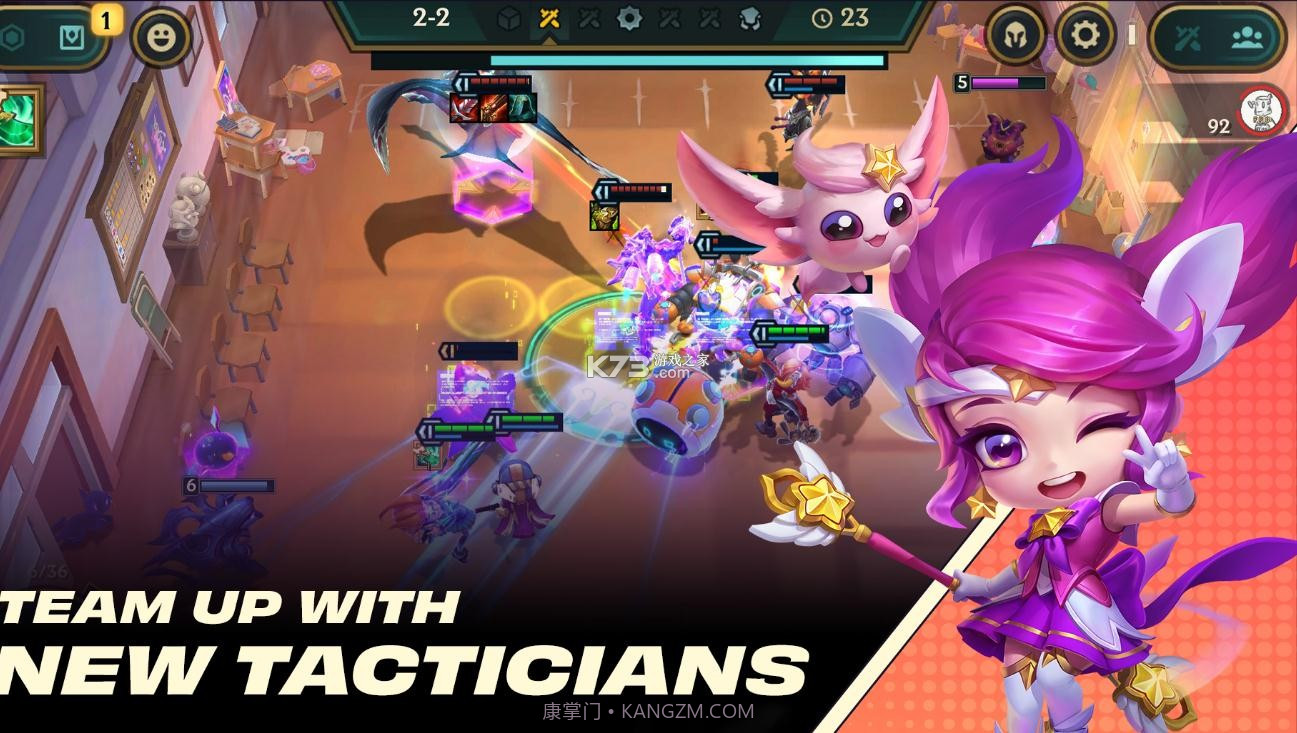Viewport: 1297px width, 733px height.
Task: Open the settings gear button
Action: pyautogui.click(x=1085, y=36)
